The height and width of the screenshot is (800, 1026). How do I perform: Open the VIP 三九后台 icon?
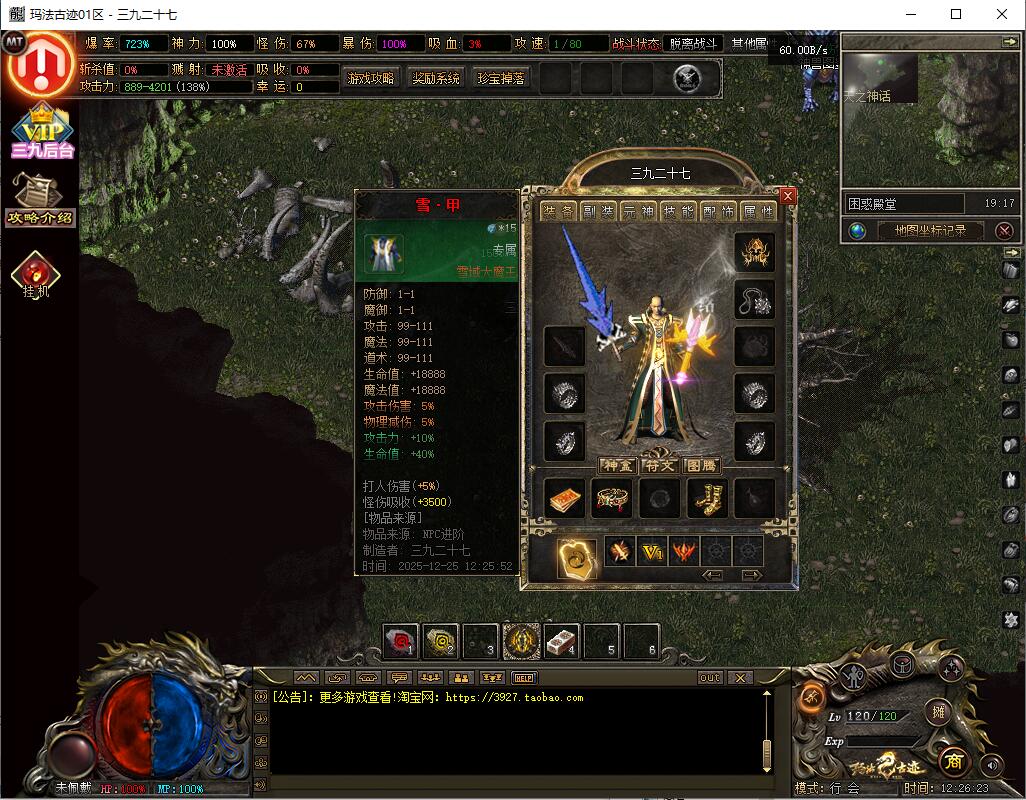[43, 132]
